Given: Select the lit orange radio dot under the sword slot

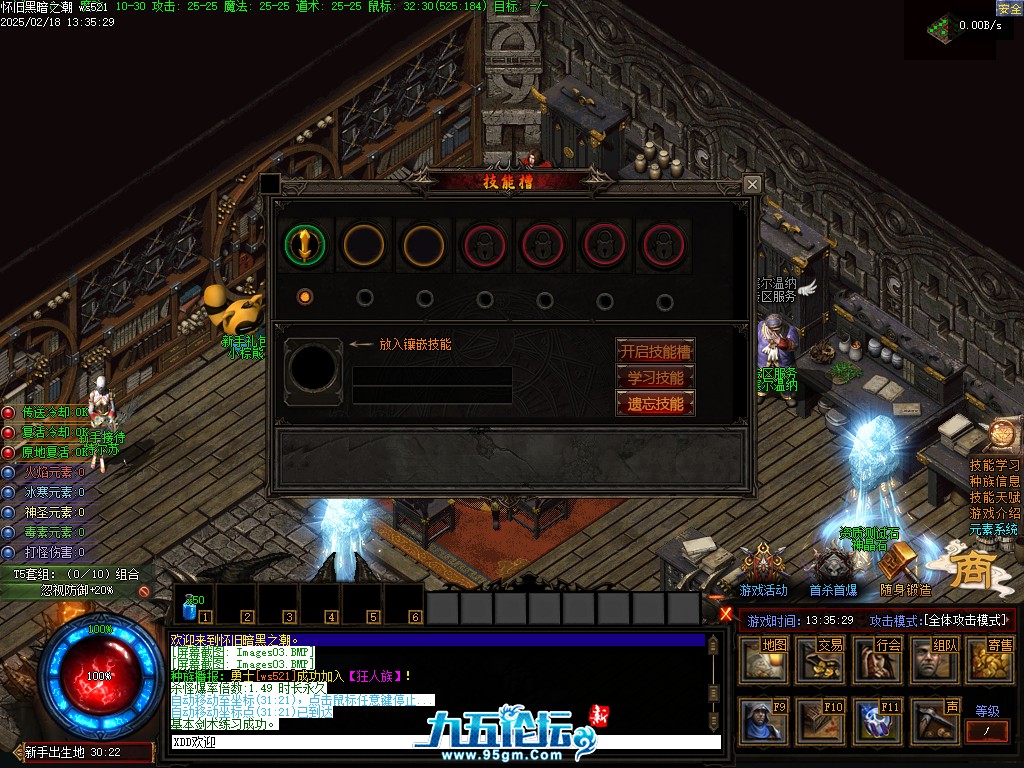Looking at the screenshot, I should (x=305, y=297).
